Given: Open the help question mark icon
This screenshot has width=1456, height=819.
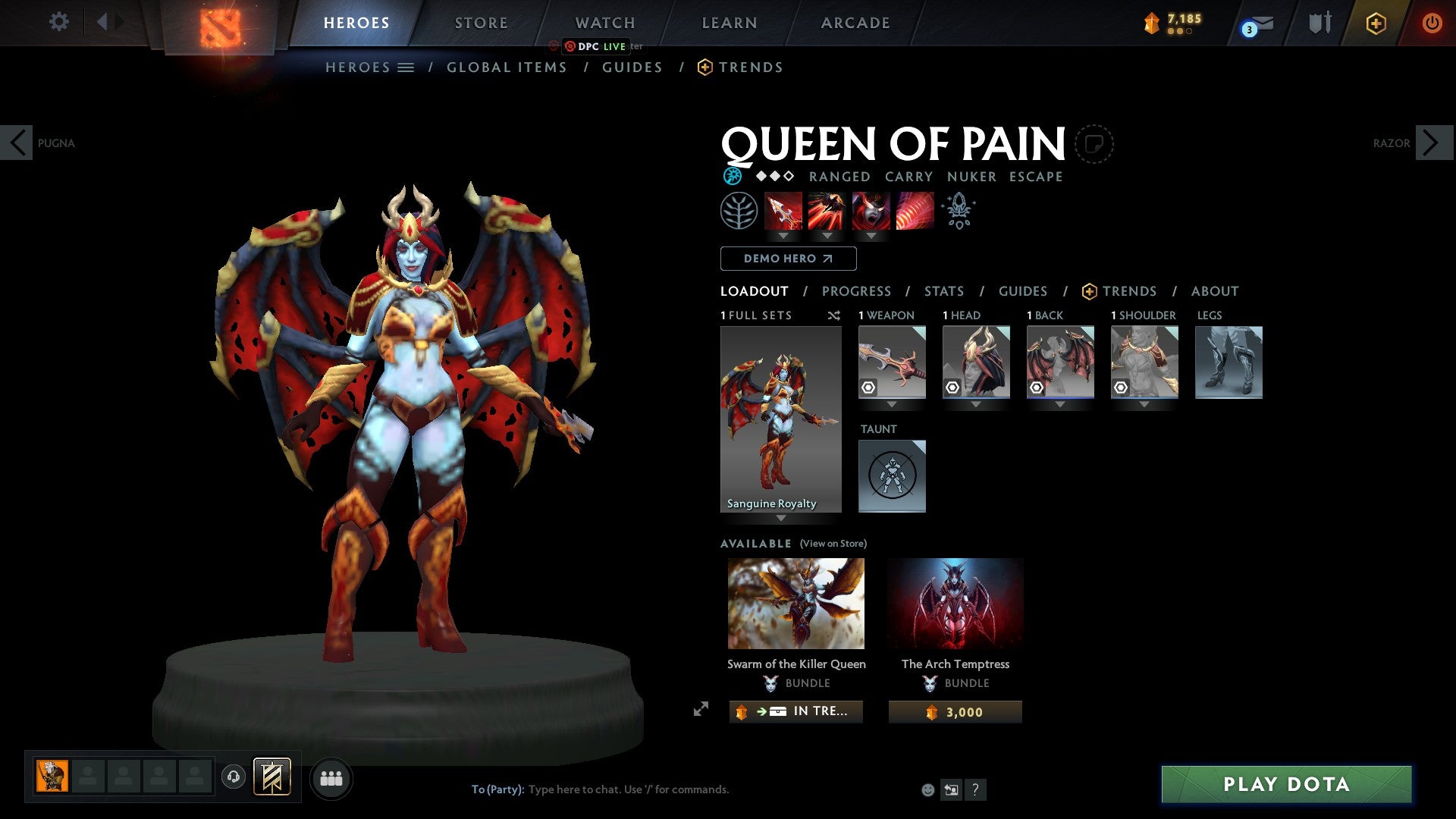Looking at the screenshot, I should (975, 789).
